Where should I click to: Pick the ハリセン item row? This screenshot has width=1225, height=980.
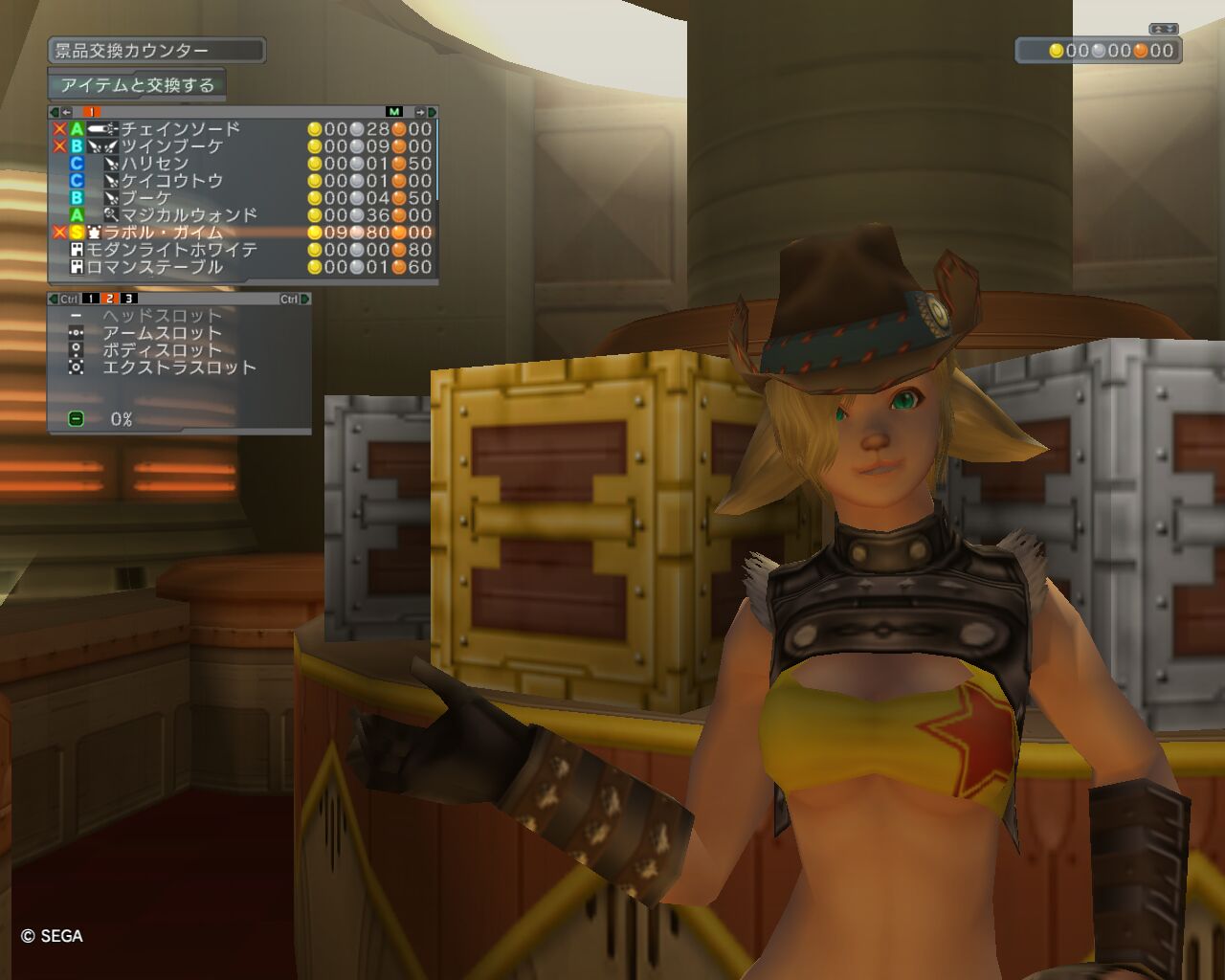click(x=154, y=164)
